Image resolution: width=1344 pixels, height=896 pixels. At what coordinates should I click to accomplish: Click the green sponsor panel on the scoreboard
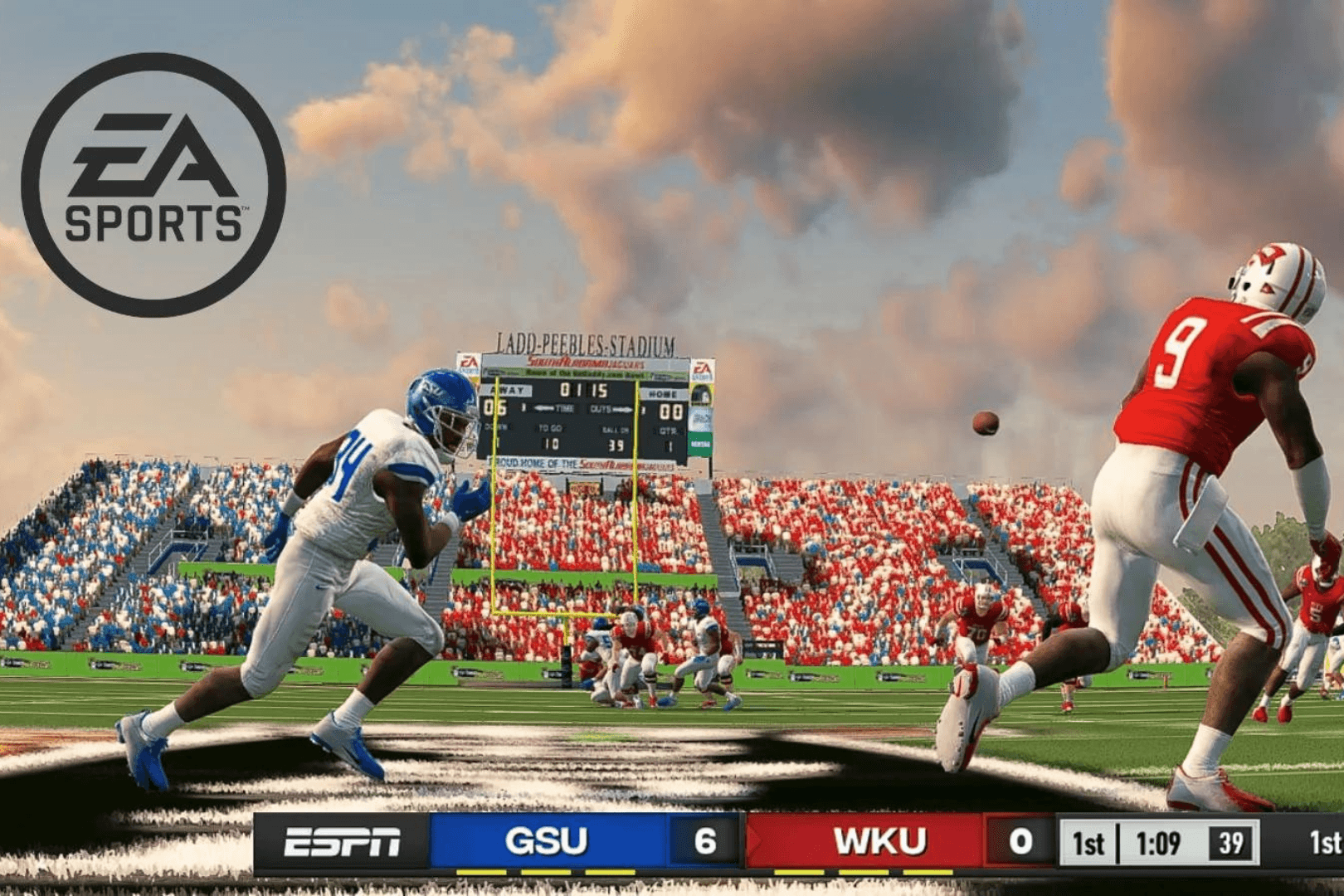[699, 442]
